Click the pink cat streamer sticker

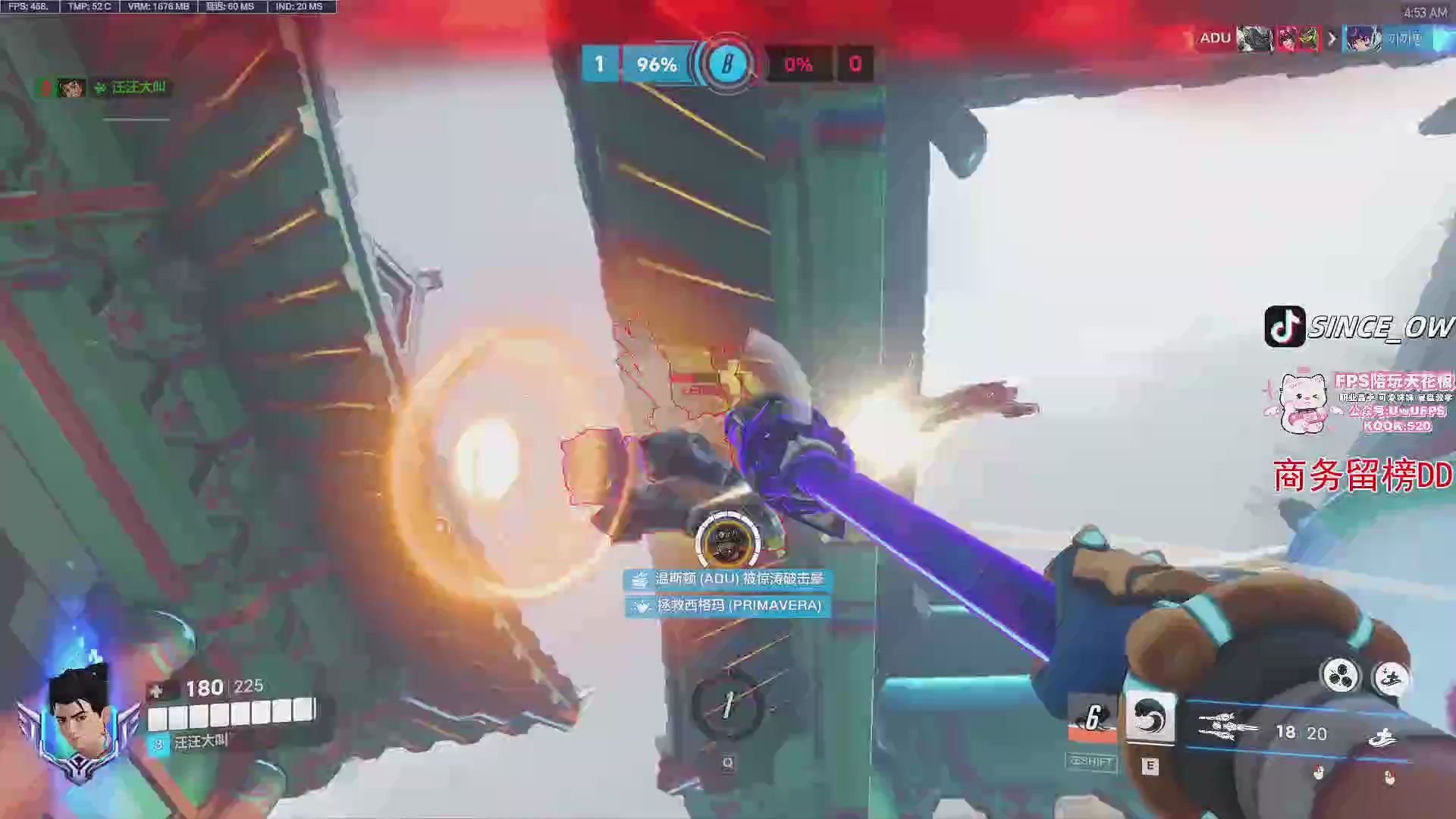[x=1303, y=403]
